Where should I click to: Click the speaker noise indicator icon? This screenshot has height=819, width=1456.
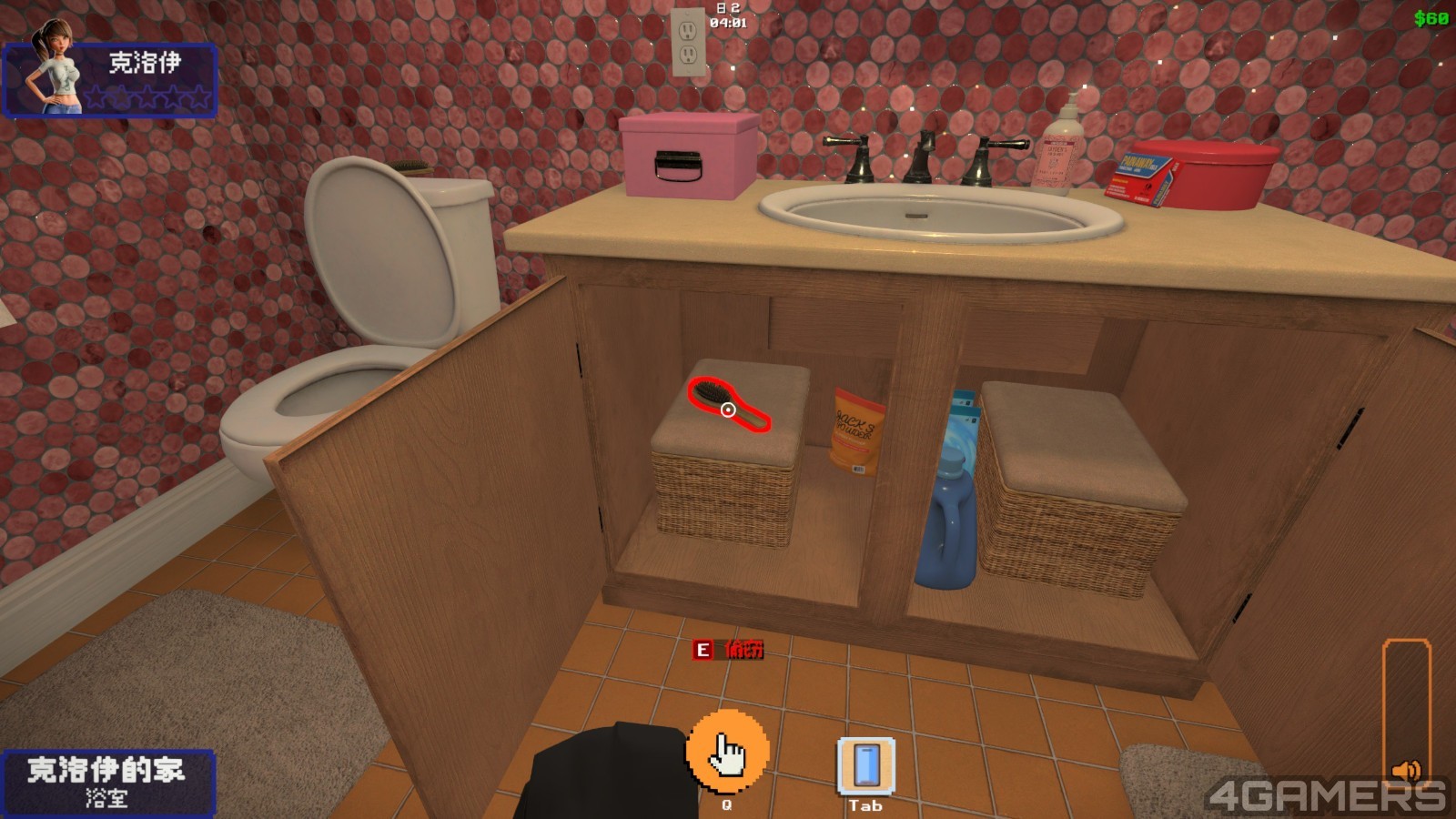tap(1406, 772)
